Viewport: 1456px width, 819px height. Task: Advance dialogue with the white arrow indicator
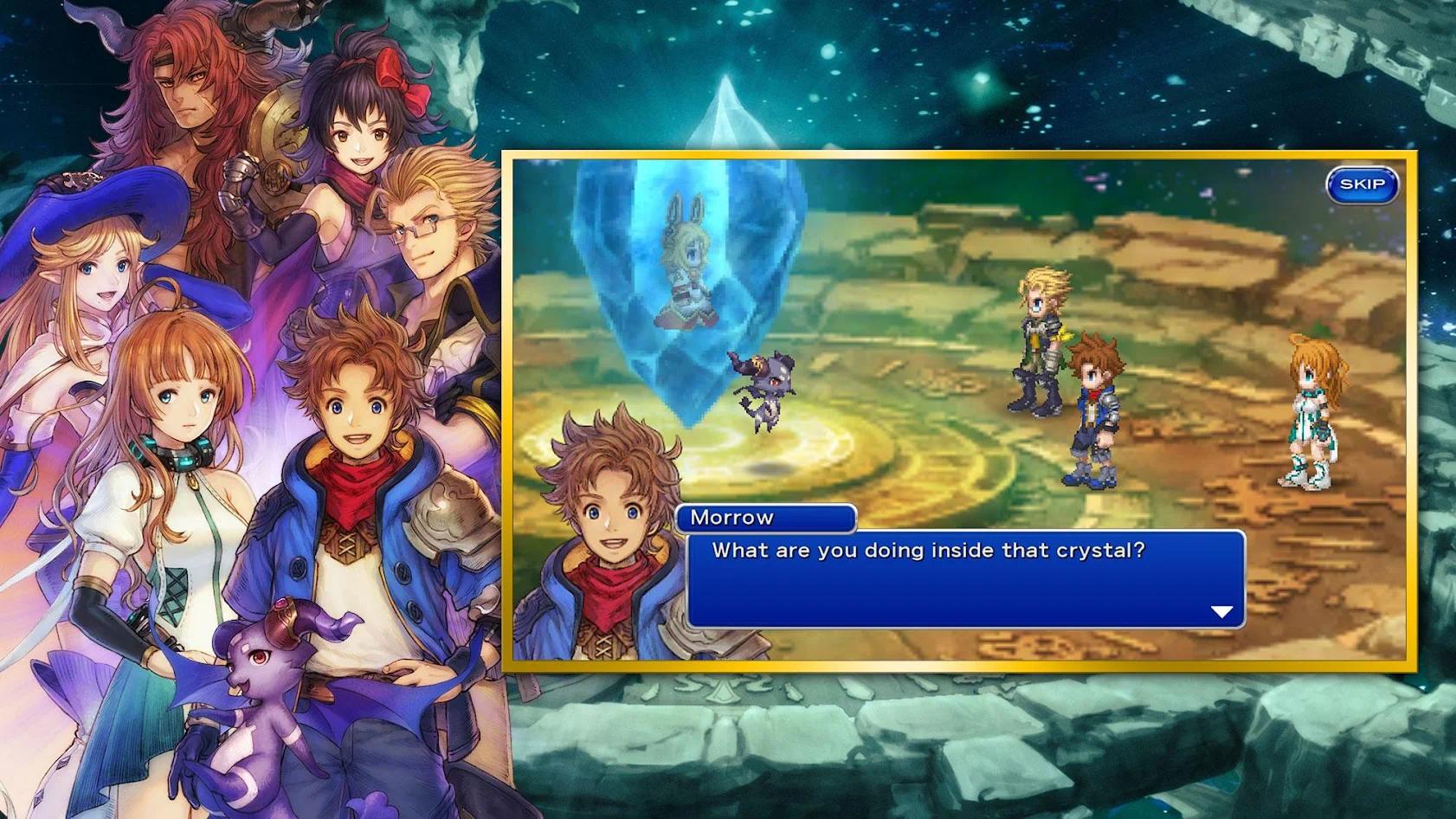pyautogui.click(x=1221, y=612)
